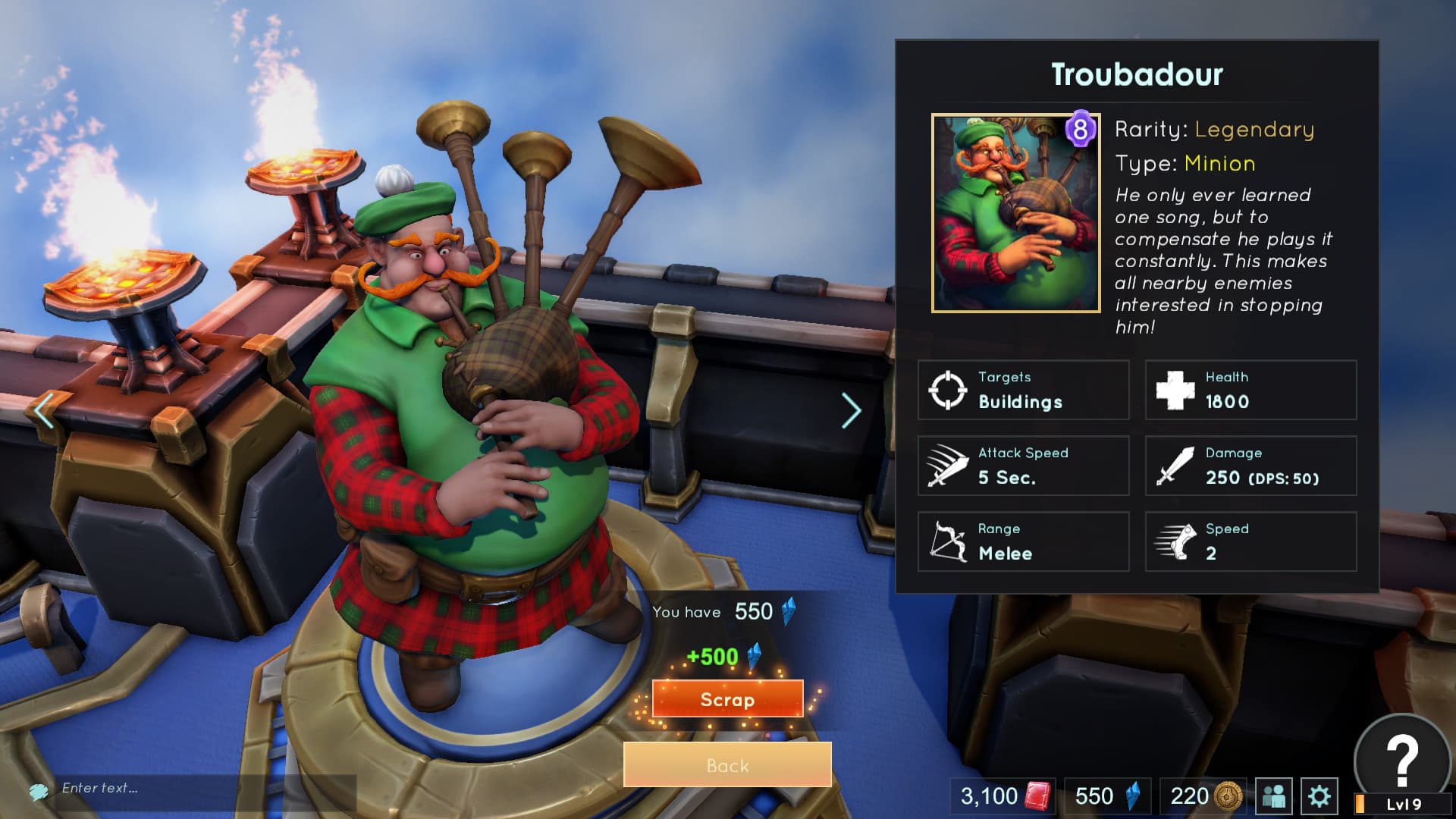Select the Troubadour card portrait
Viewport: 1456px width, 819px height.
[1014, 215]
